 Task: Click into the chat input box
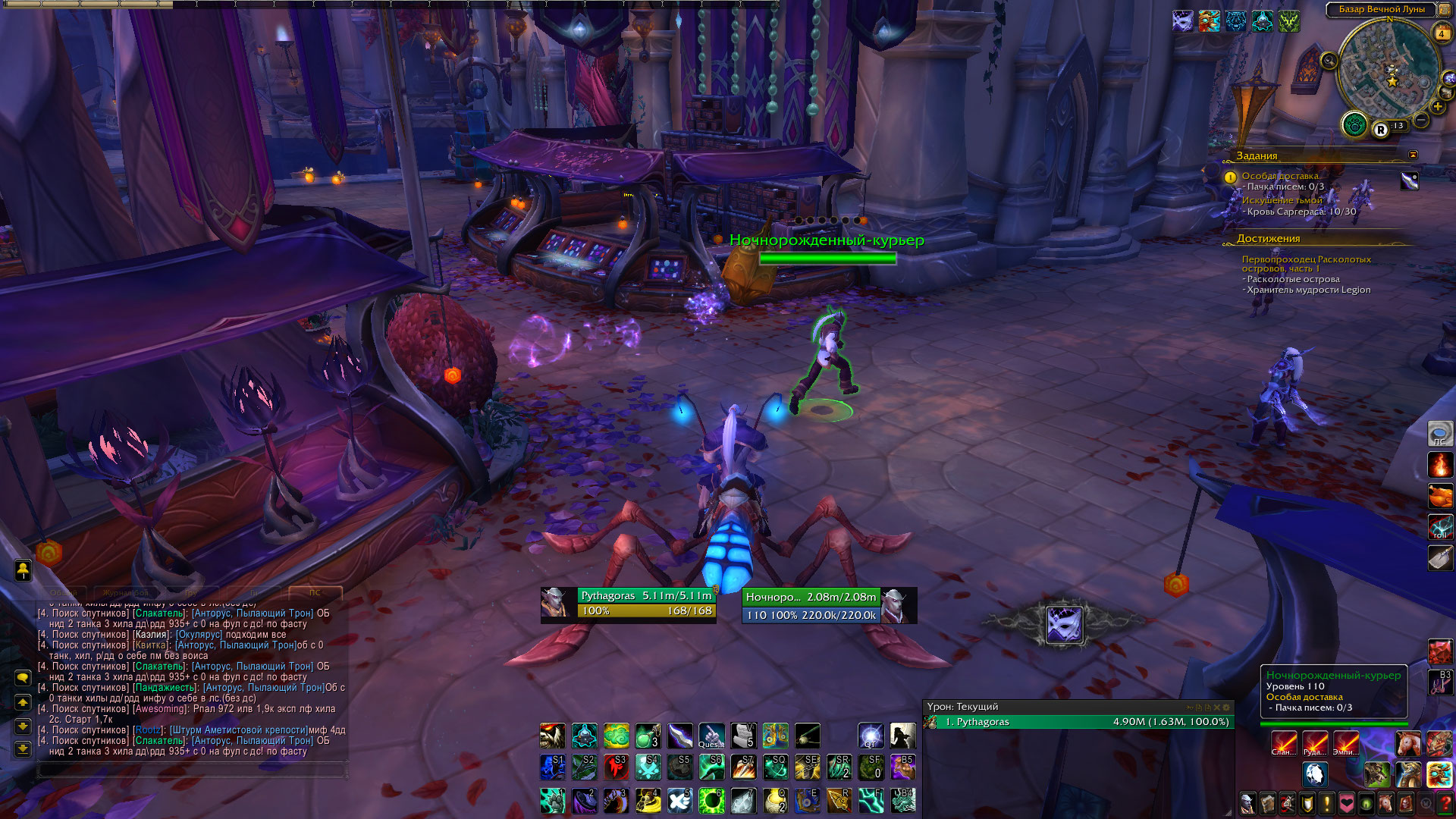point(190,770)
